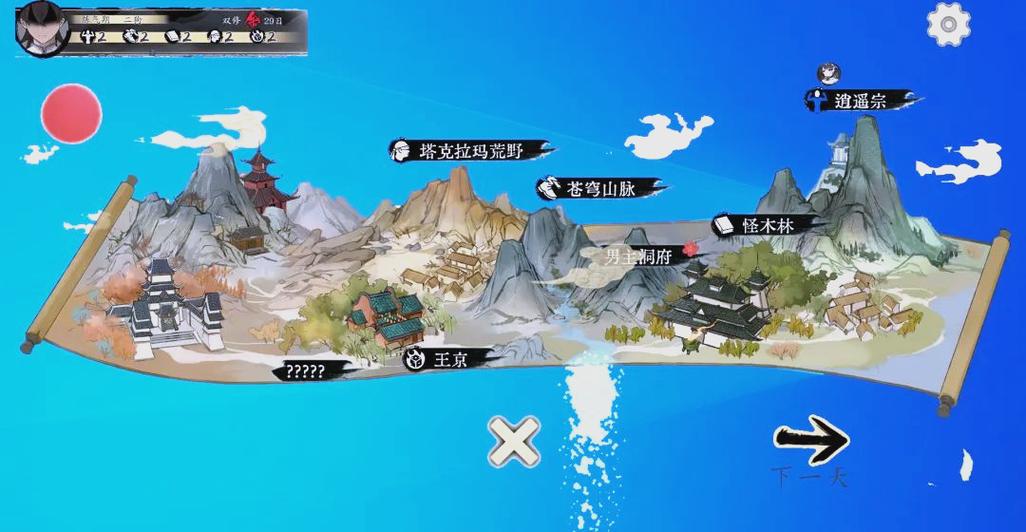Enter the 男主洞府 location
The height and width of the screenshot is (532, 1026).
pos(640,256)
